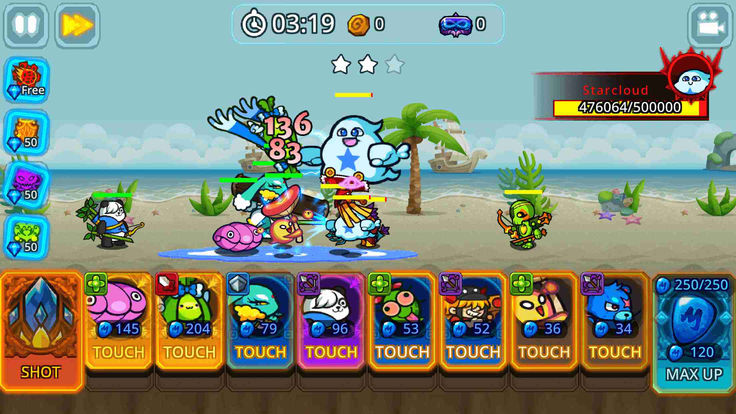Pause the battle
Screen dimensions: 736x414
26,25
